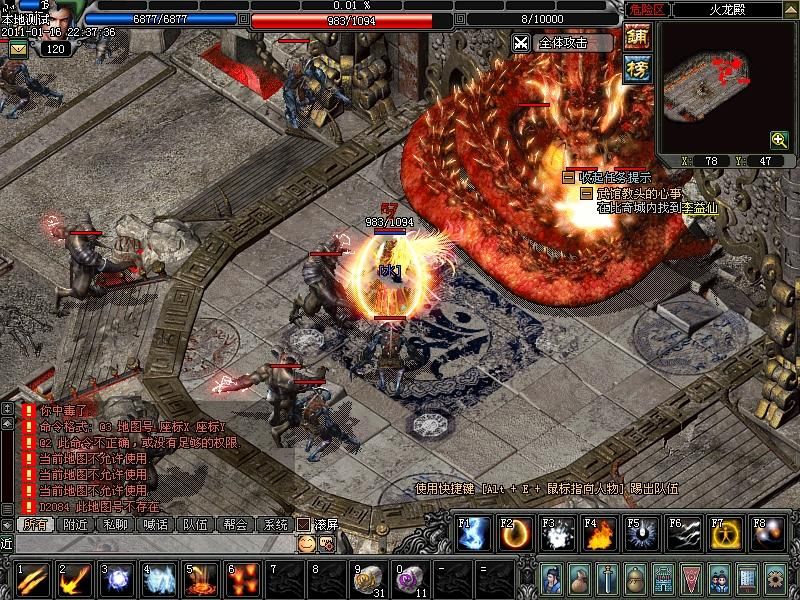Switch to the 系统 chat tab

pos(274,524)
